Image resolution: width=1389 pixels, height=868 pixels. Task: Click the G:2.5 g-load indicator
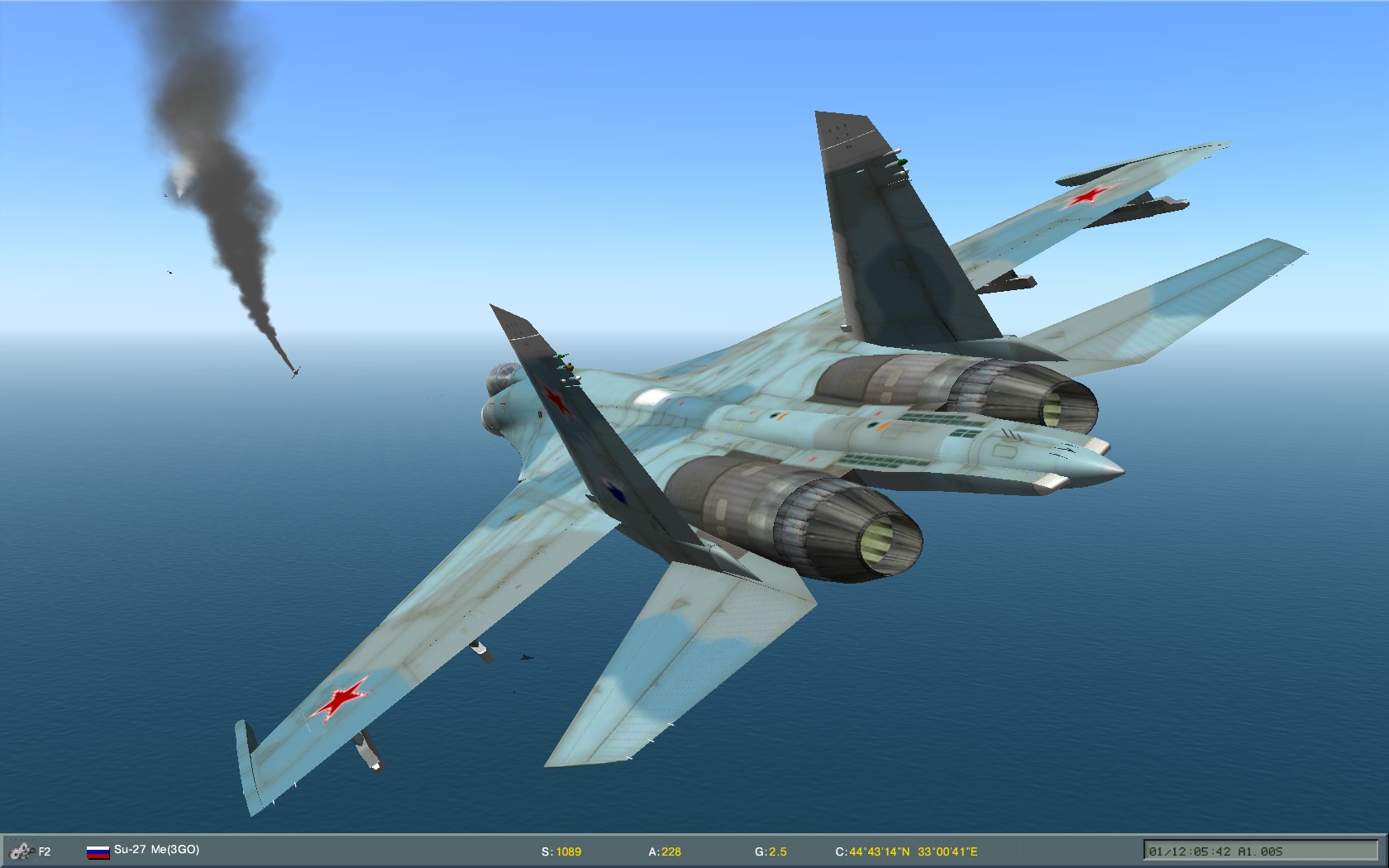tap(772, 849)
